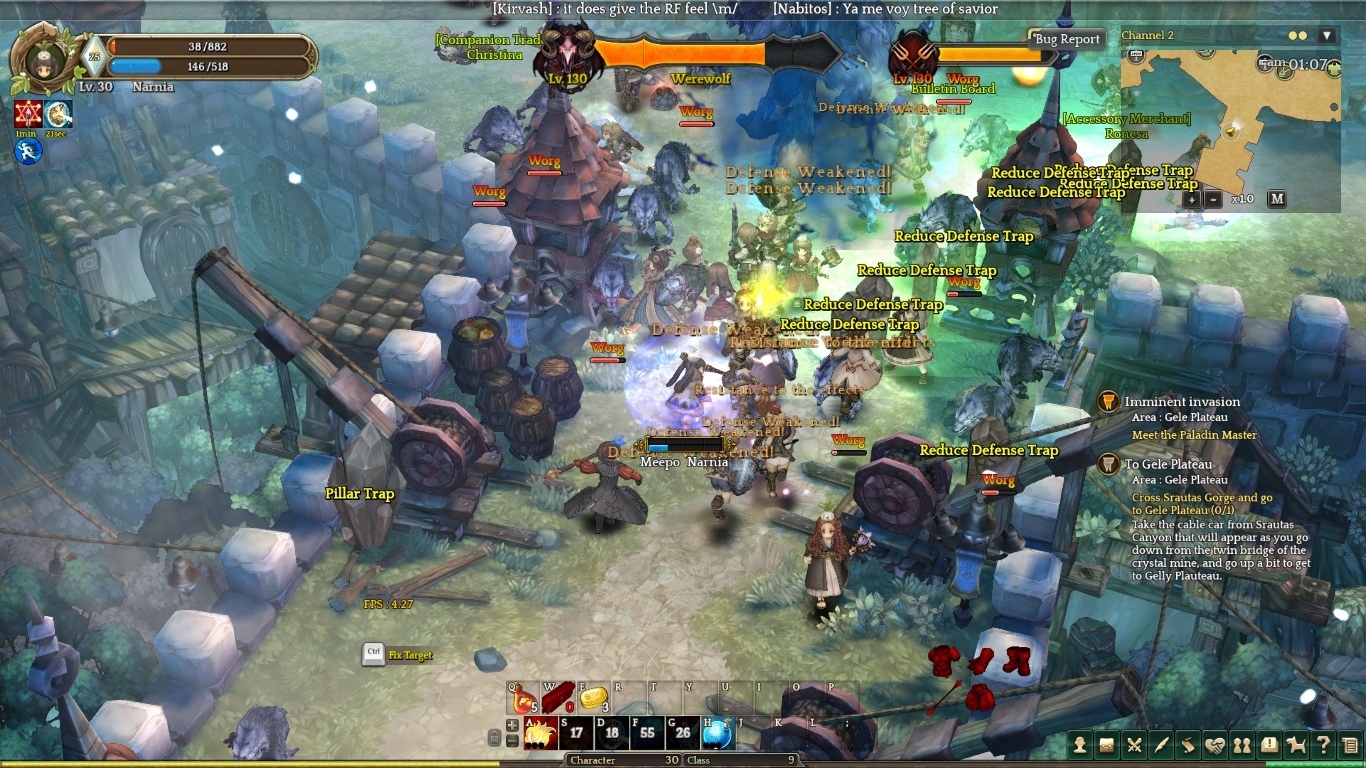The height and width of the screenshot is (768, 1366).
Task: Activate the fire skill in slot A
Action: point(541,733)
